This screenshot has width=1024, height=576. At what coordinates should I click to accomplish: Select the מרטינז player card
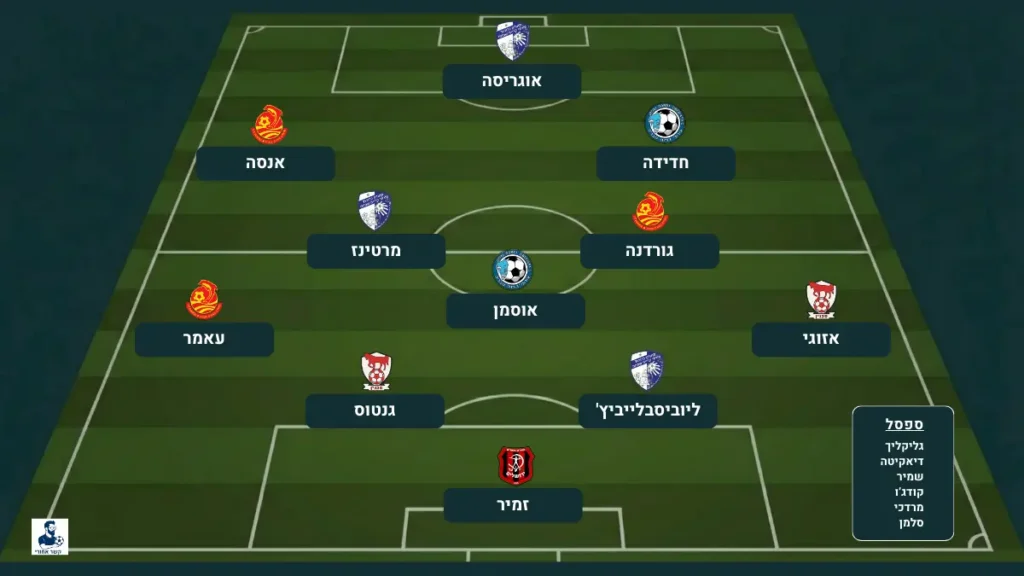point(376,251)
